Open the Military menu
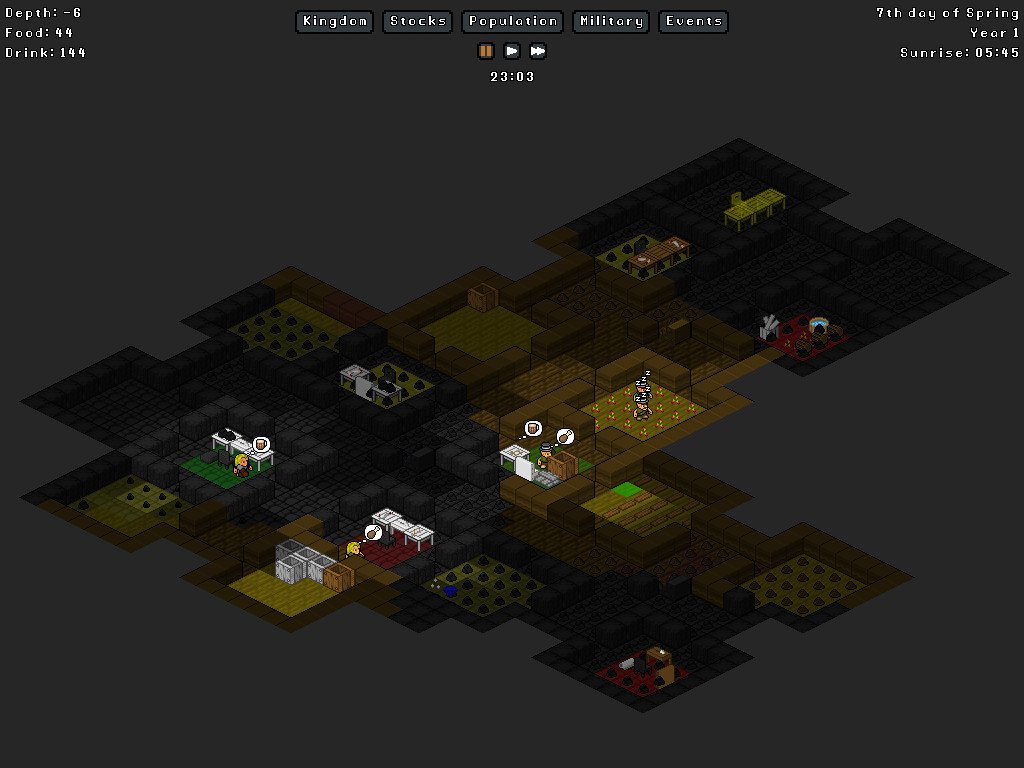The image size is (1024, 768). pos(611,21)
